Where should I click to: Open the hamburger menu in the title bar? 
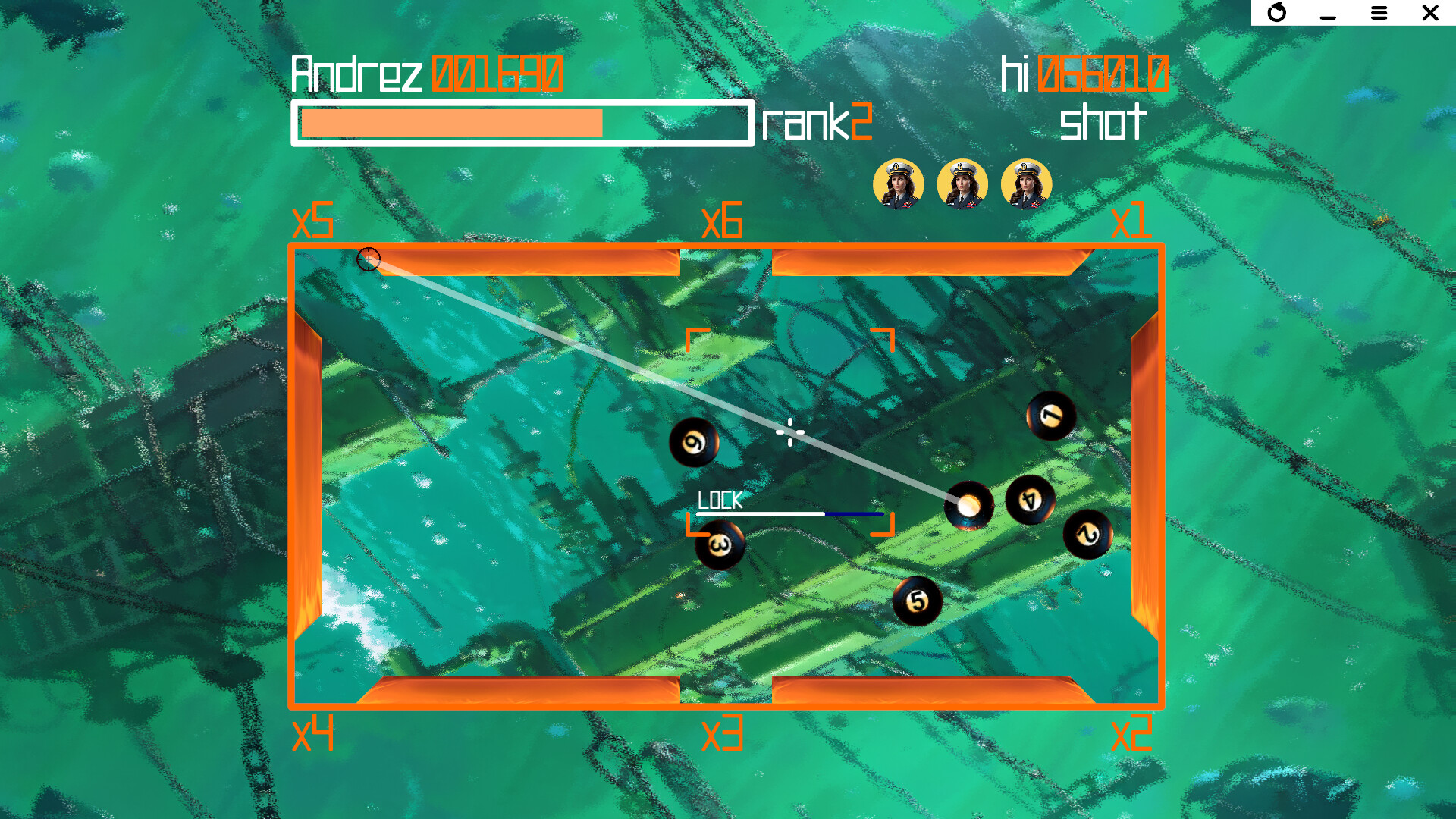point(1379,13)
